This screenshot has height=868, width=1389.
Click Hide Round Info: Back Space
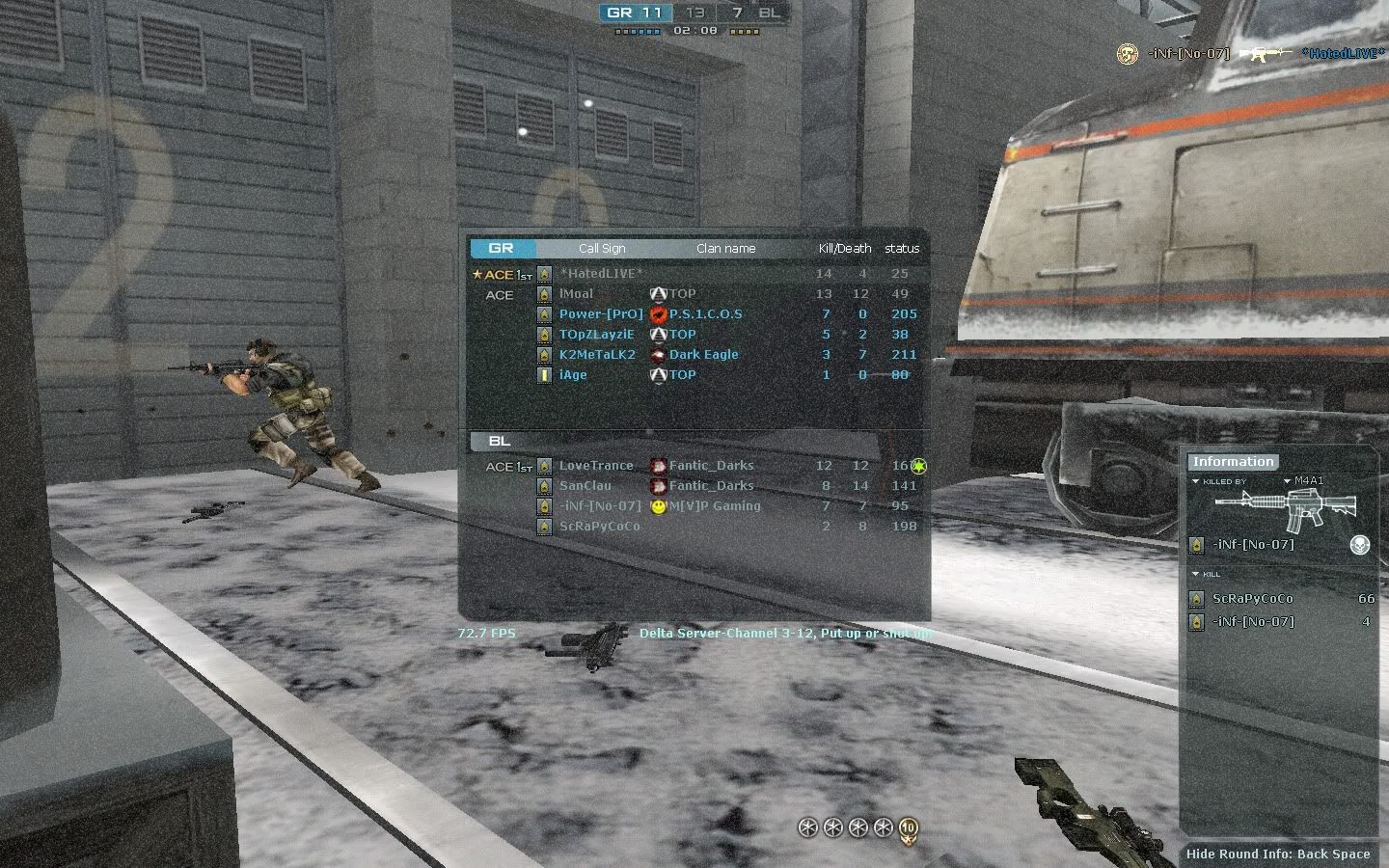[1277, 854]
